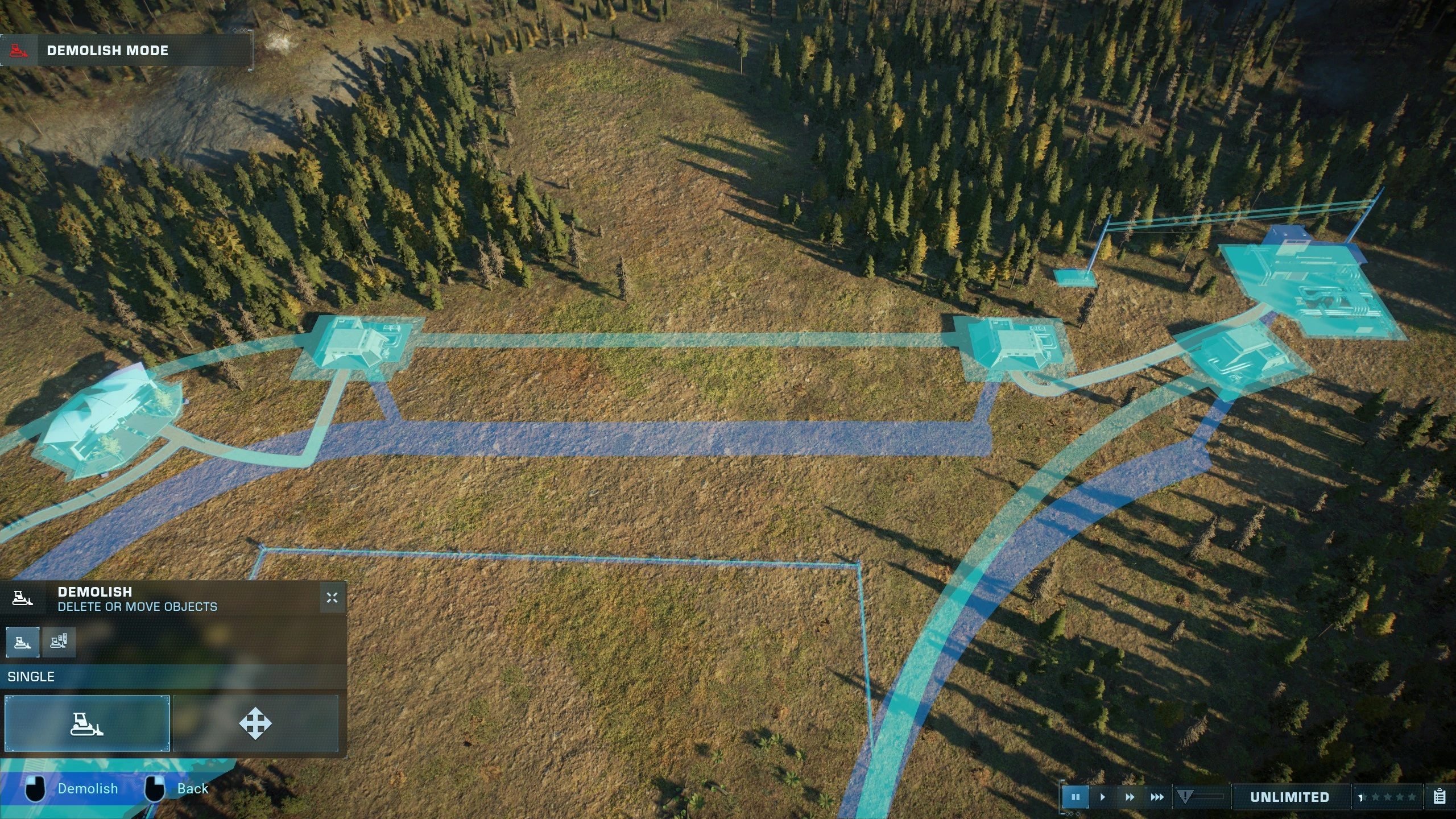Set game speed to triple fast-forward

[x=1157, y=797]
